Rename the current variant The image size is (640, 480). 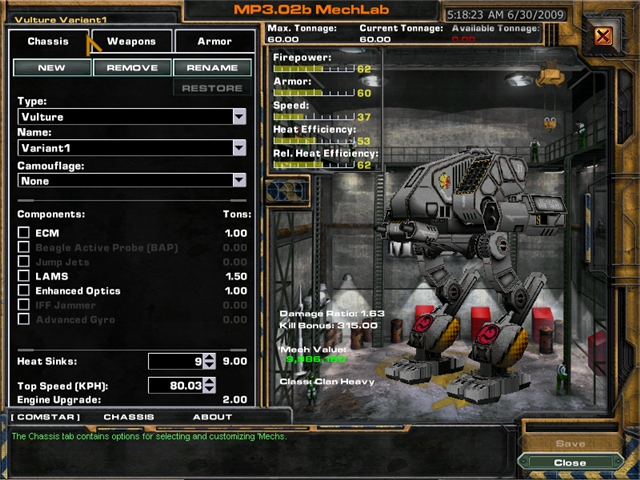212,68
